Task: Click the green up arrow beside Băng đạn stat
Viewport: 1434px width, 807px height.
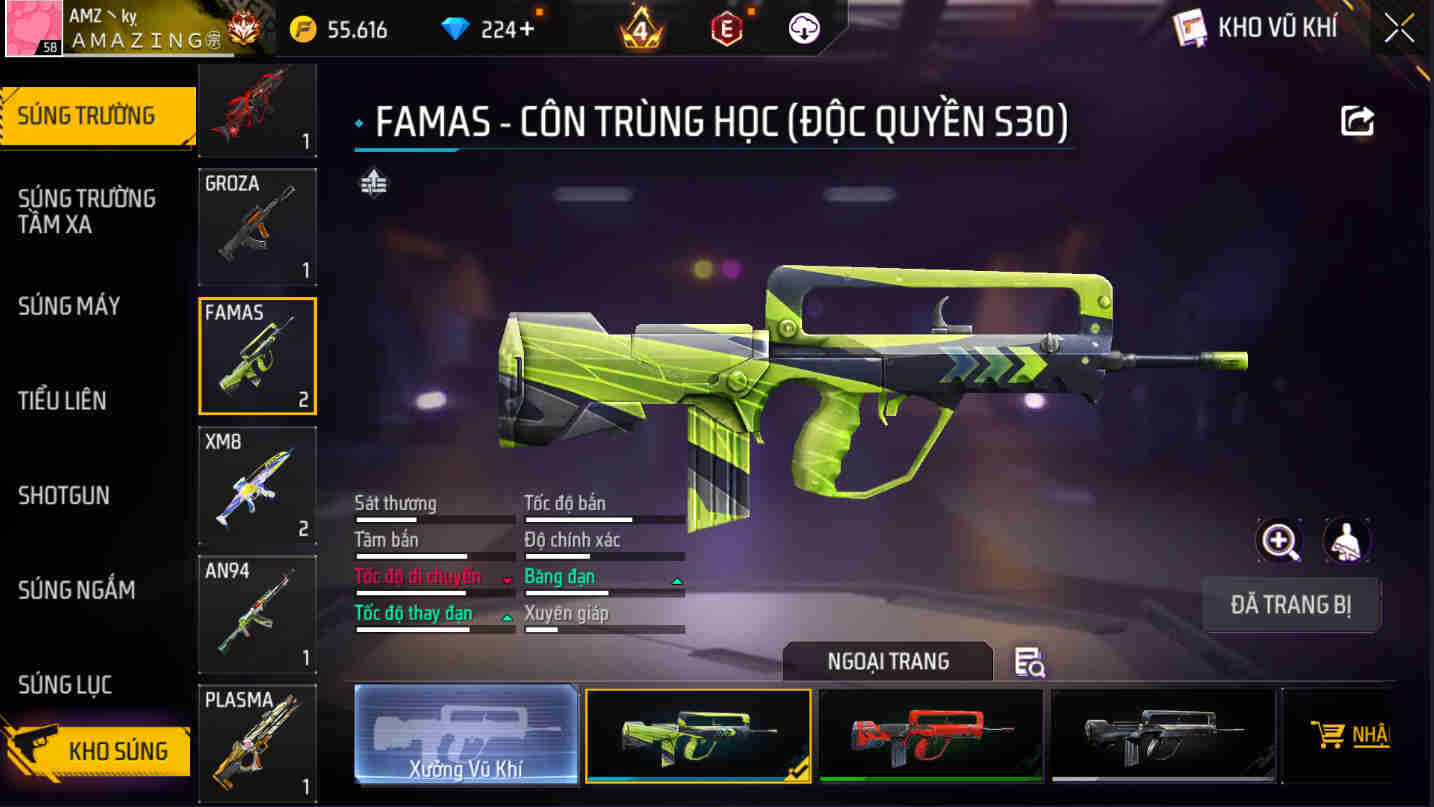Action: (678, 578)
